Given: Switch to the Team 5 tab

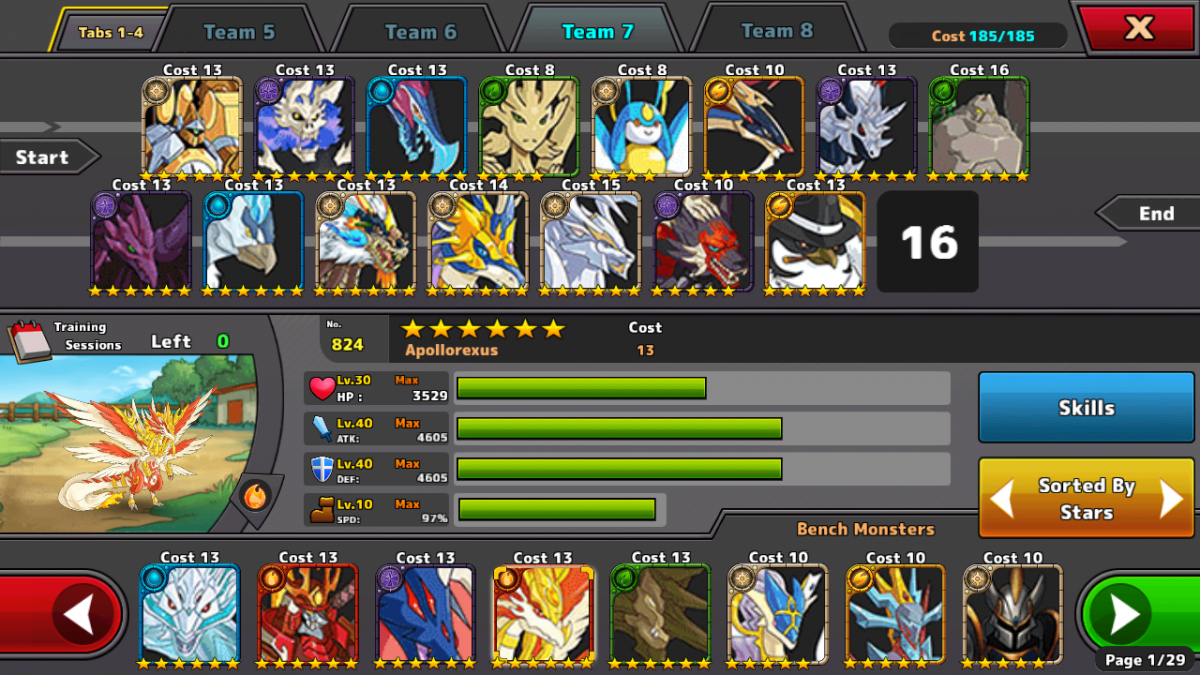Looking at the screenshot, I should tap(239, 32).
